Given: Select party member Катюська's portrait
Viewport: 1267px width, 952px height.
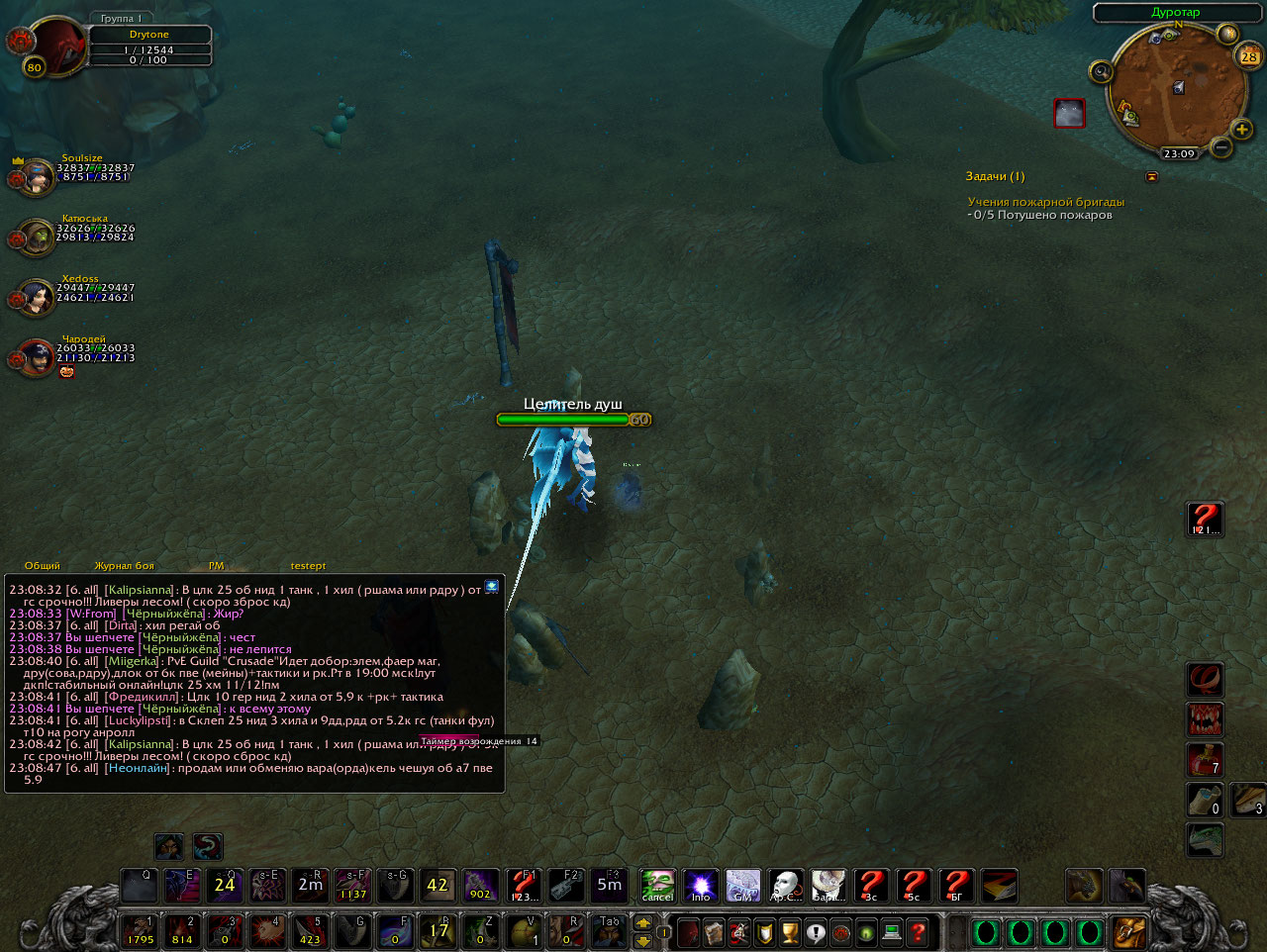Looking at the screenshot, I should pyautogui.click(x=37, y=238).
